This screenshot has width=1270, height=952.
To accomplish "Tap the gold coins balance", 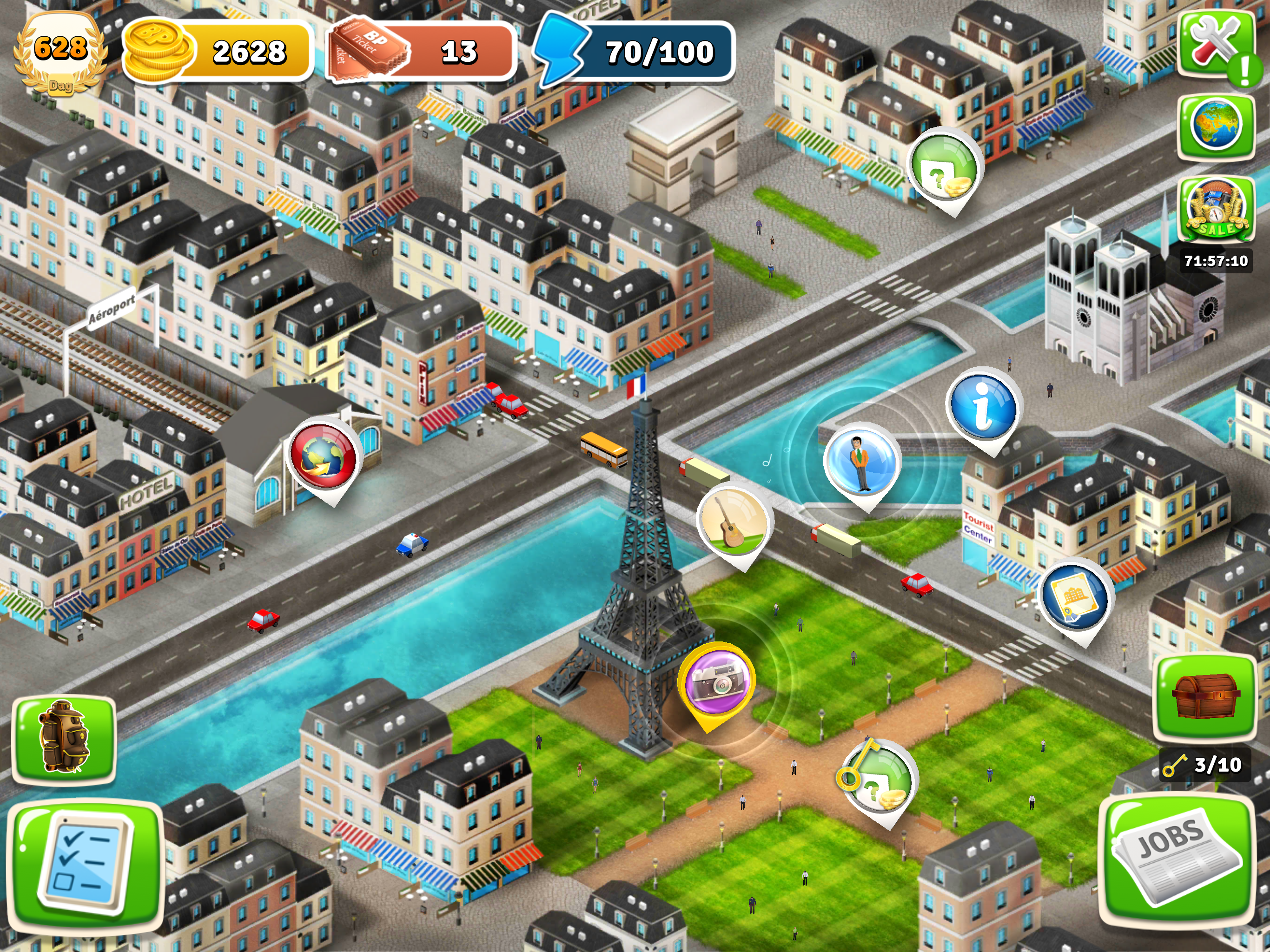I will 217,52.
